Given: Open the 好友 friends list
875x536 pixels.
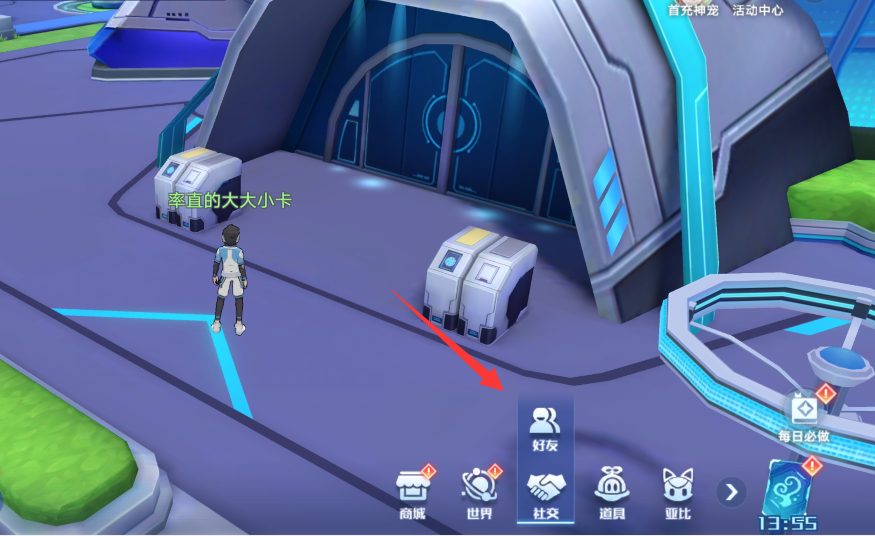Looking at the screenshot, I should coord(545,426).
